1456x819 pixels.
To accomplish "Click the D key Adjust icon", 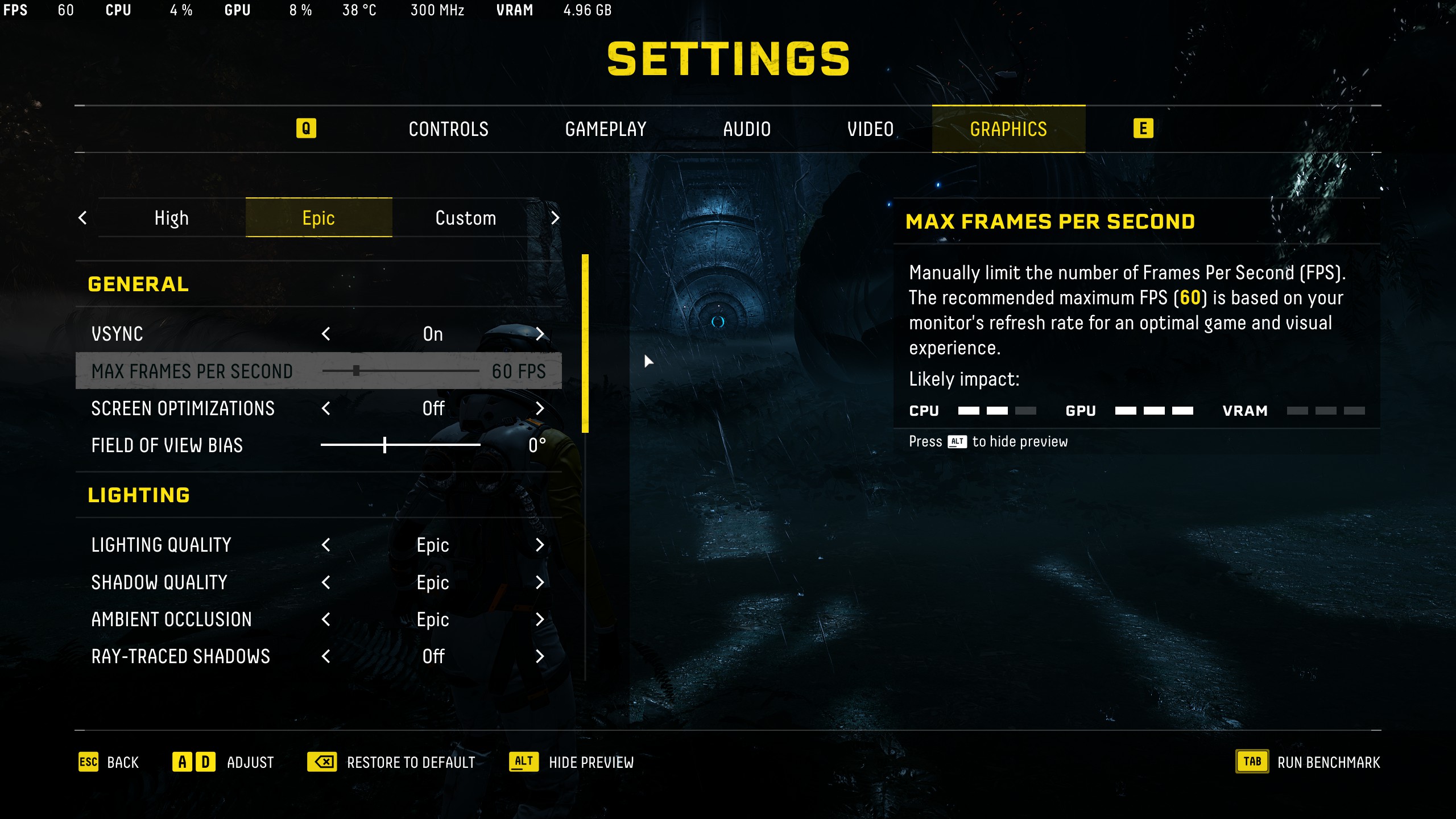I will pos(205,762).
